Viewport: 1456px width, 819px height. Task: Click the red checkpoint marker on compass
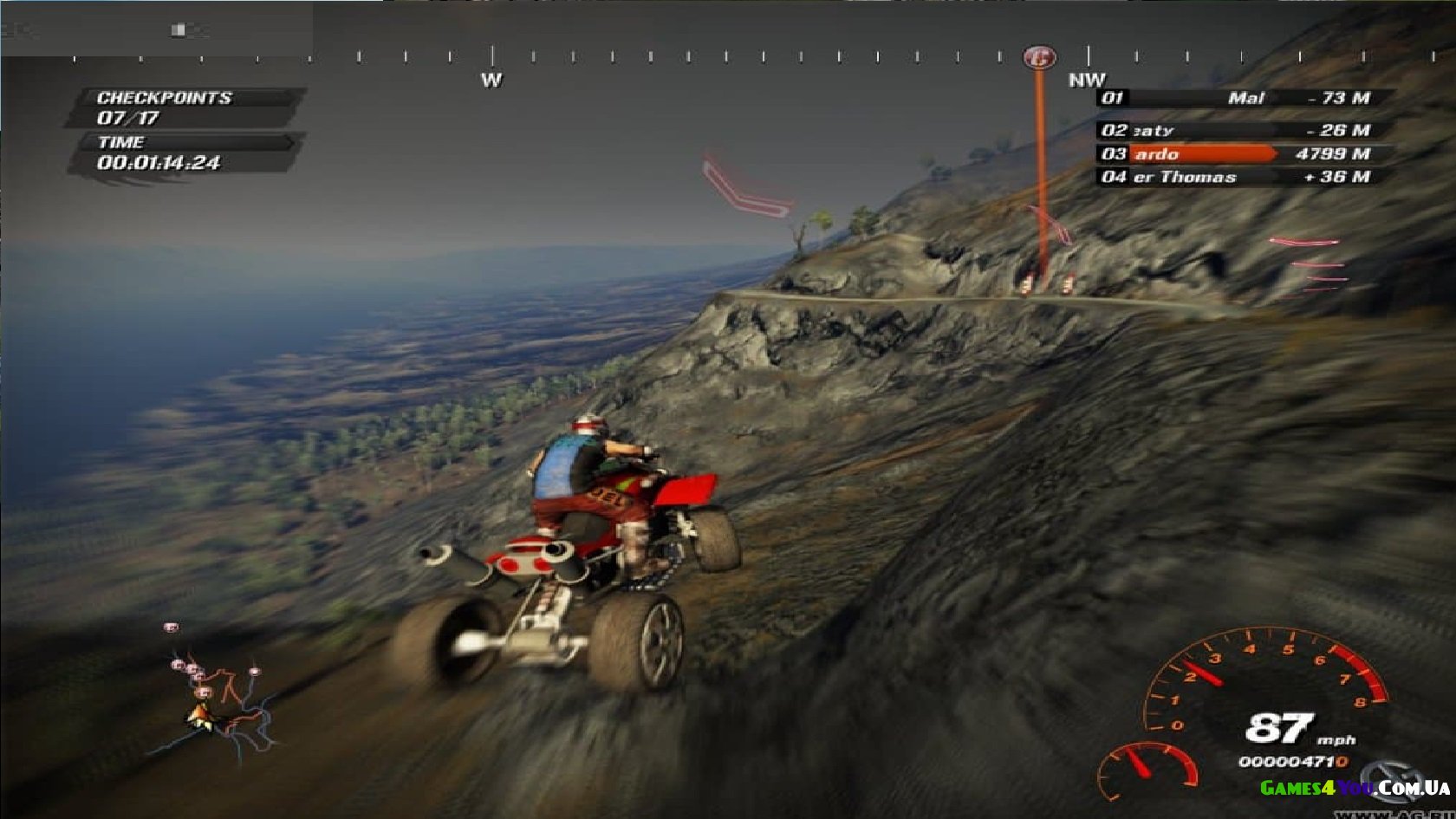pos(1039,58)
